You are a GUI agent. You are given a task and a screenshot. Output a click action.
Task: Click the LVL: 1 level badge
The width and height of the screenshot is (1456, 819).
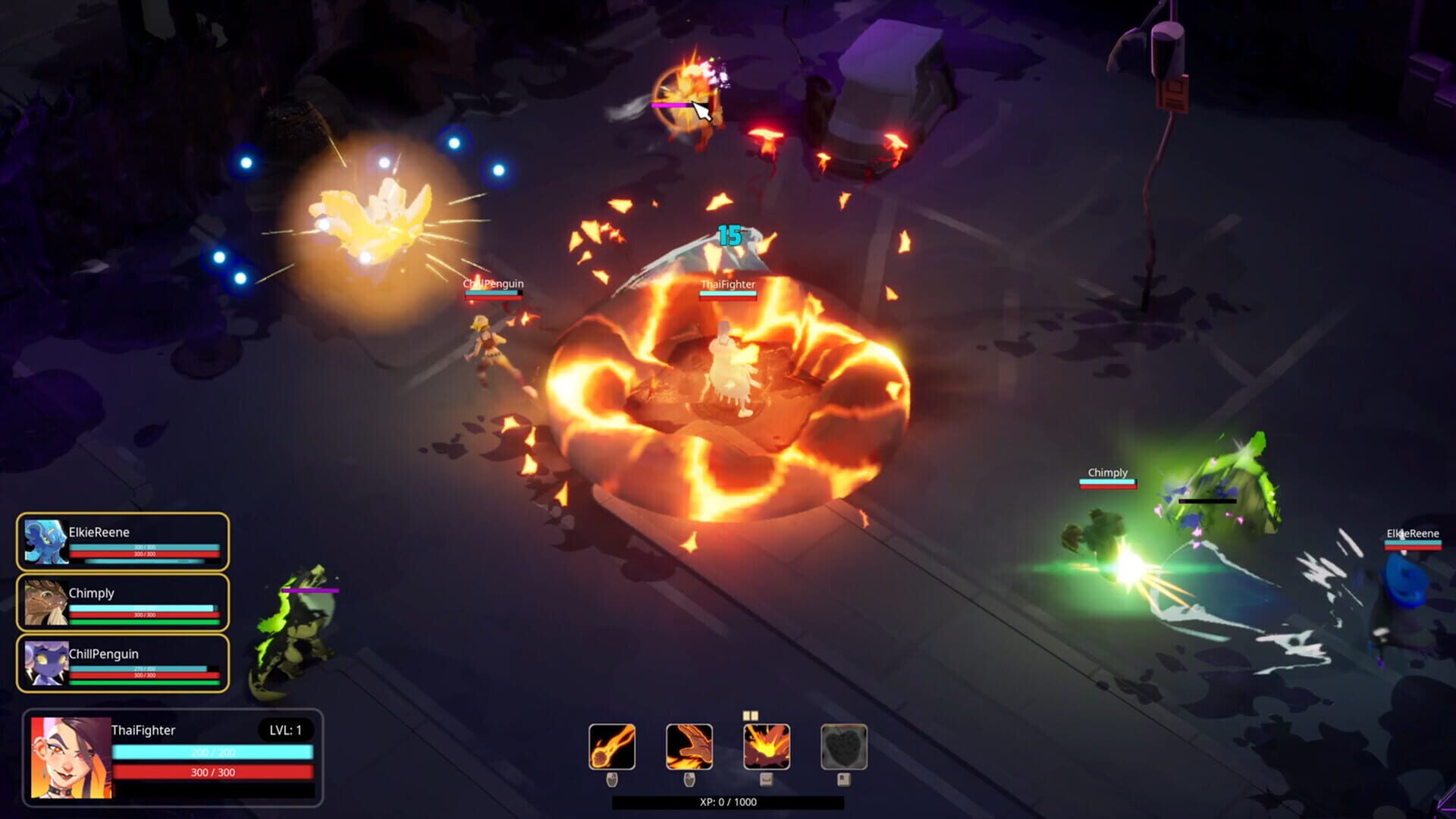tap(287, 730)
